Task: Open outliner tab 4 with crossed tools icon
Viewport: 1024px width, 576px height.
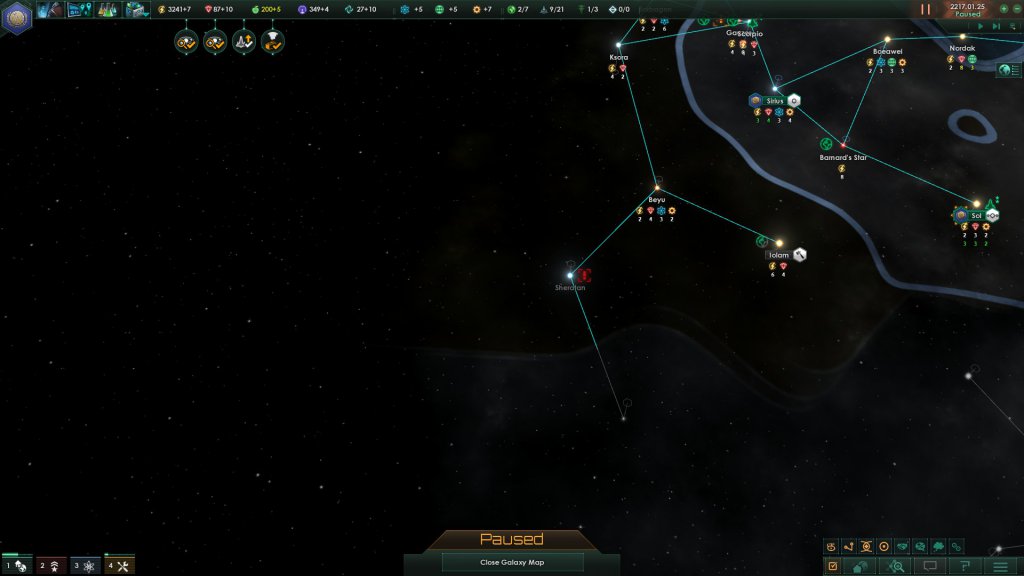Action: [119, 566]
